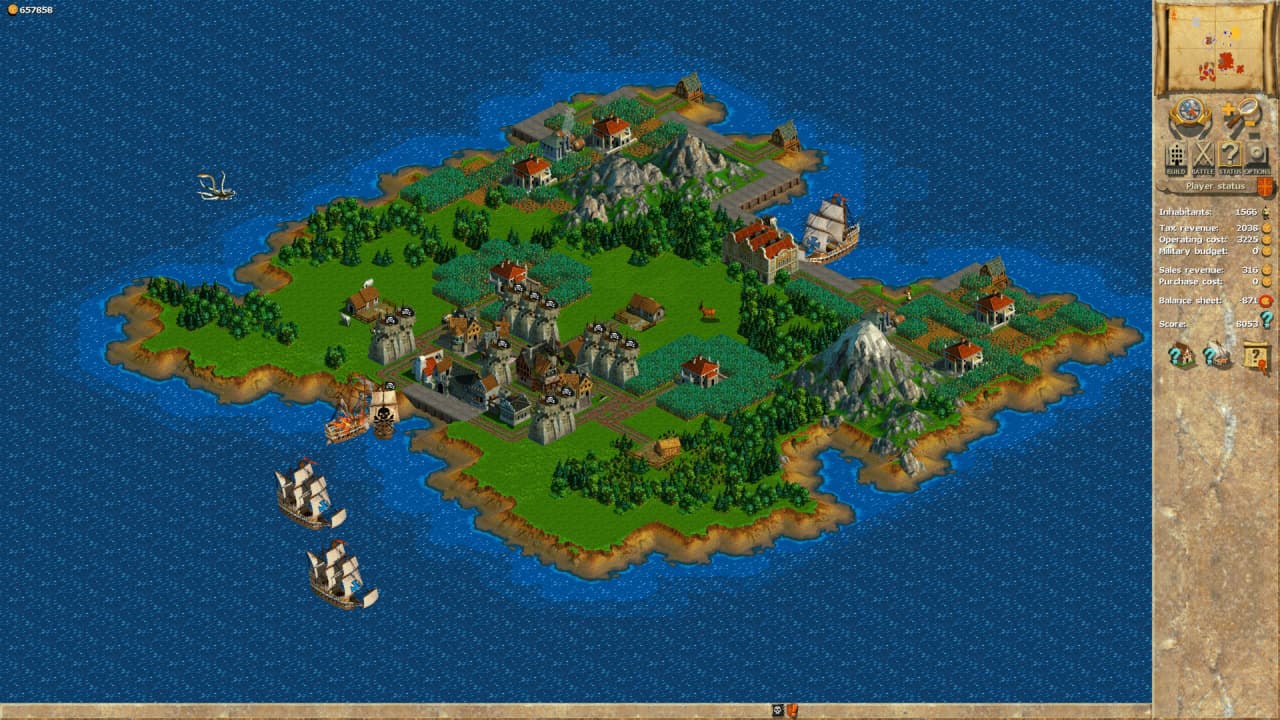This screenshot has width=1280, height=720.
Task: Rotate the view with the compass button
Action: (1189, 112)
